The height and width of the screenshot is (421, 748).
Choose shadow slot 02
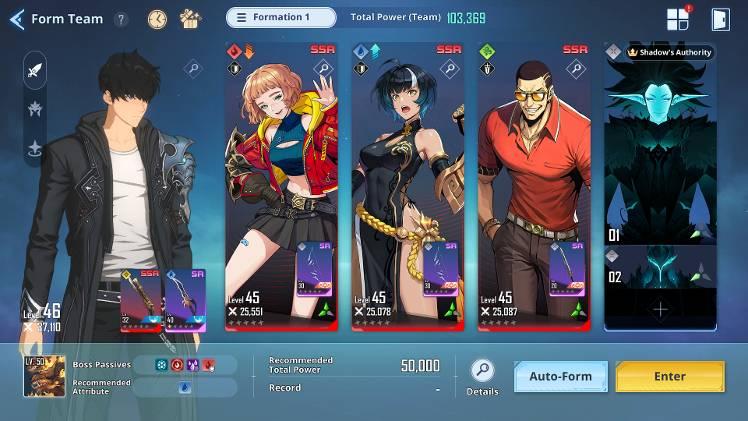(x=660, y=267)
